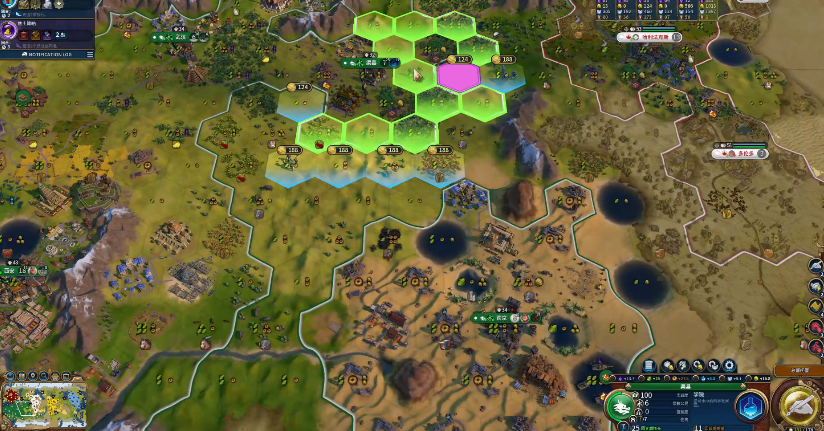Select the pink highlighted hex tile
The width and height of the screenshot is (824, 431).
pyautogui.click(x=459, y=76)
